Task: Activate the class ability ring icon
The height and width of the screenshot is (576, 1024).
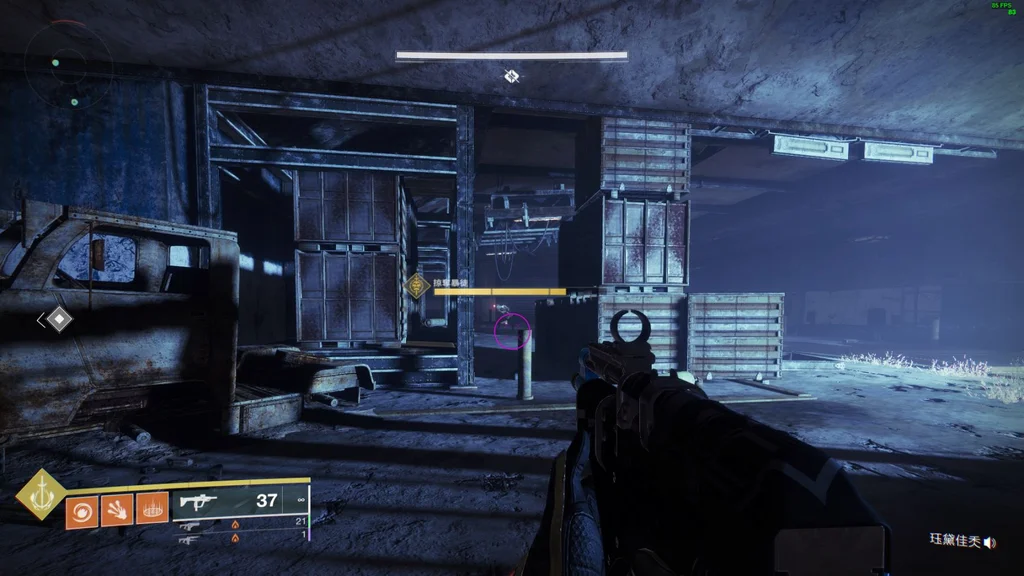Action: tap(152, 512)
